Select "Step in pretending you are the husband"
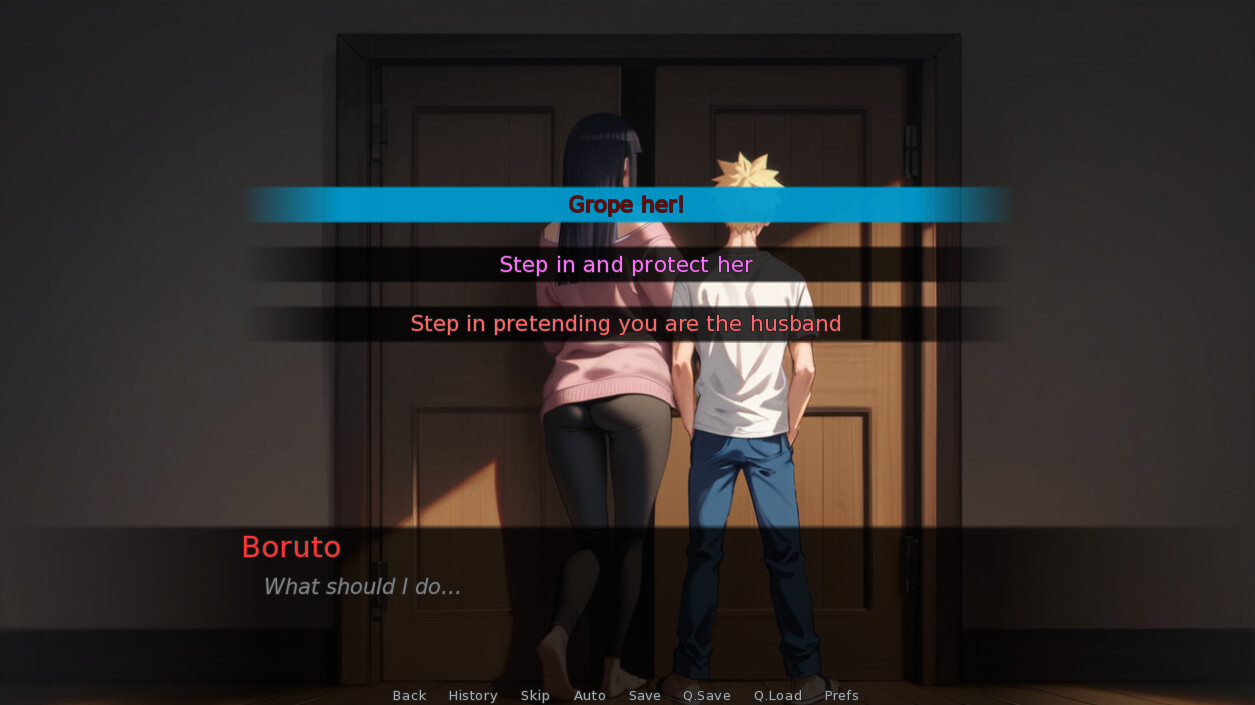1255x705 pixels. coord(626,324)
